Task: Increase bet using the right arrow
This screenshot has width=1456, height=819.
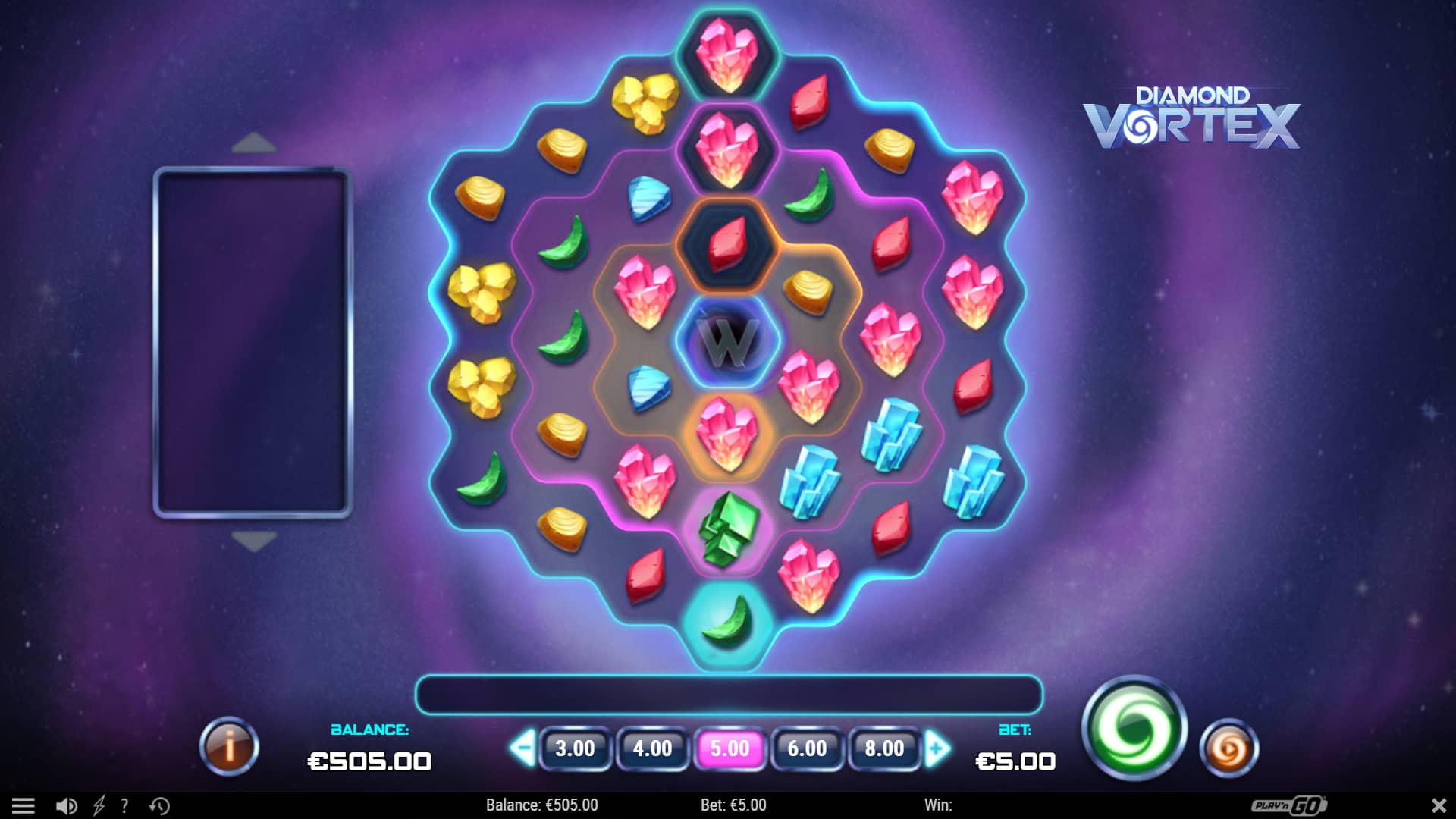Action: (938, 747)
